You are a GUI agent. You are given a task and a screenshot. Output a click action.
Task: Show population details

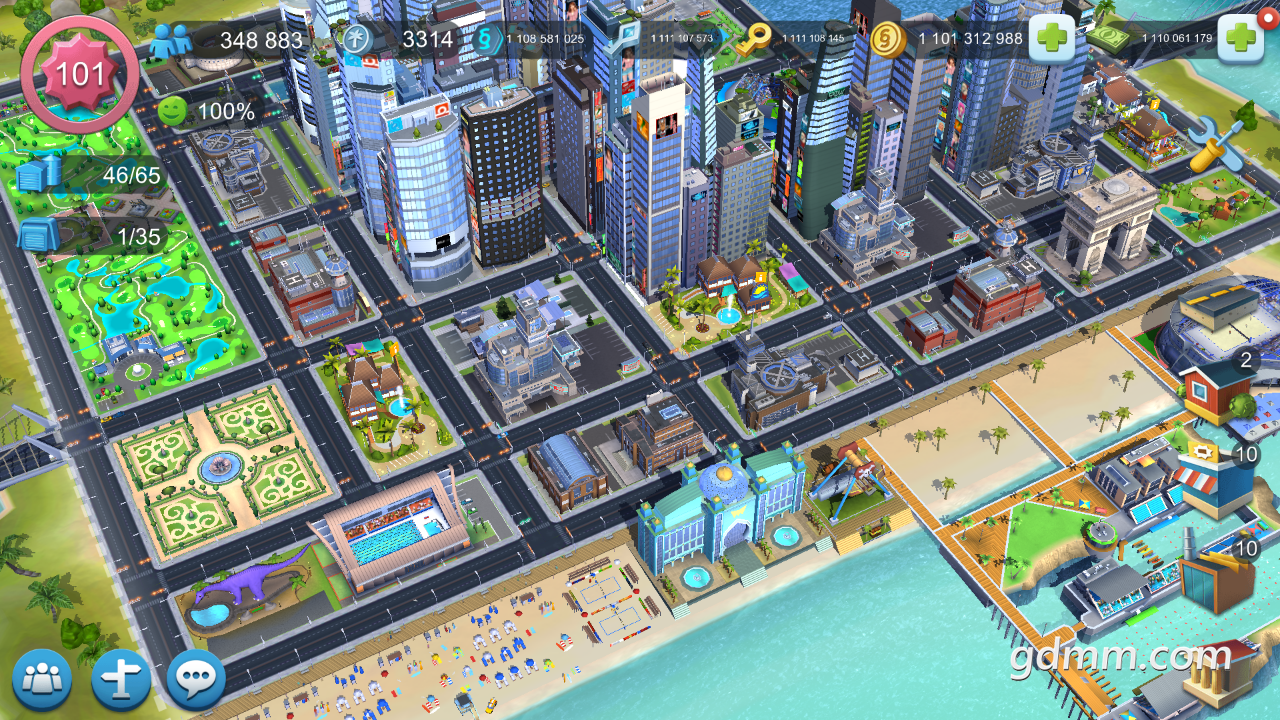point(170,41)
